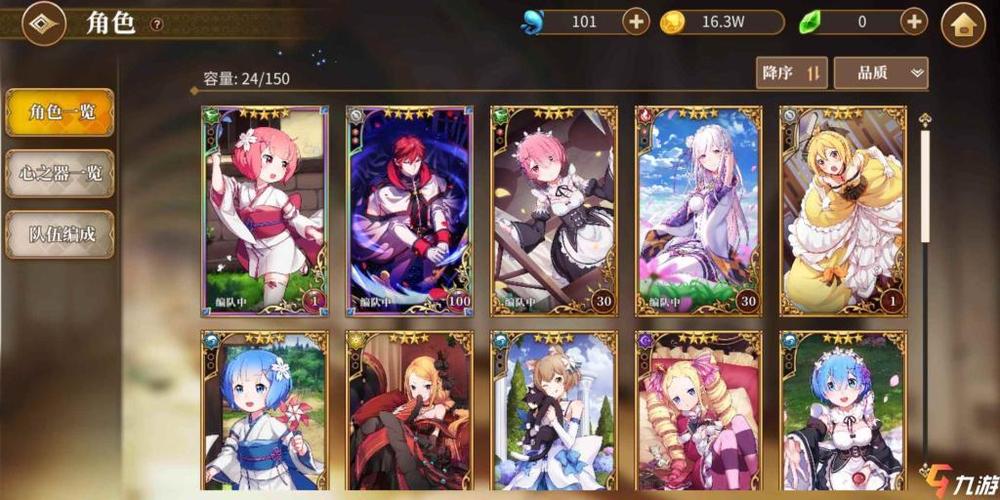Select the silver-haired girl in purple dress card
The image size is (1000, 500).
698,210
